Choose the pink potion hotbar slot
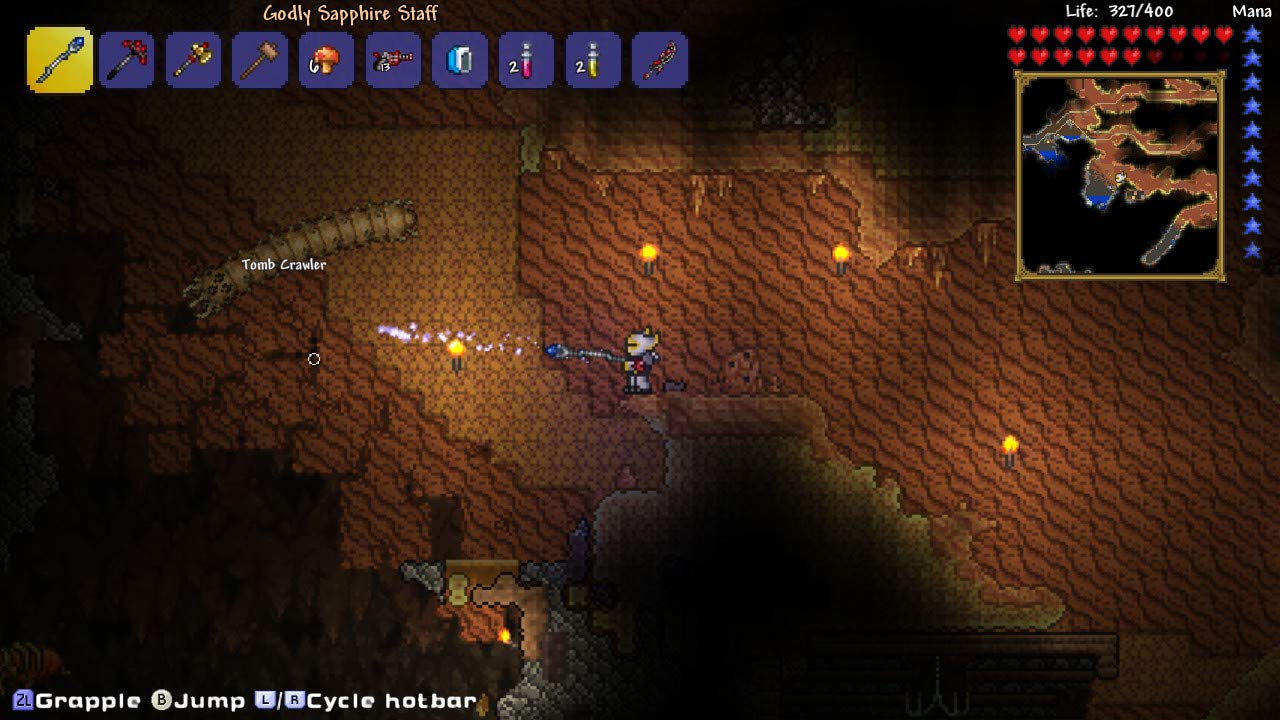Screen dimensions: 1280x720 [526, 60]
